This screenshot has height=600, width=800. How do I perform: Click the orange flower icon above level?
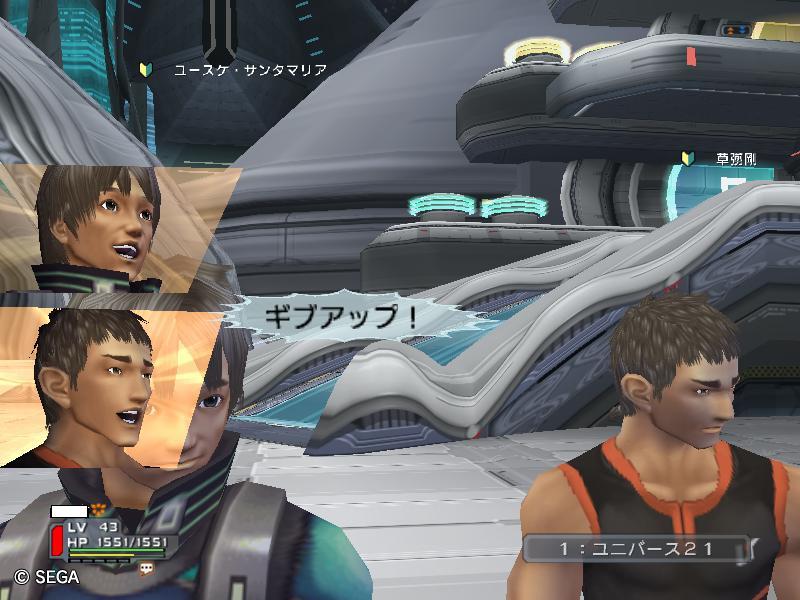(x=99, y=510)
